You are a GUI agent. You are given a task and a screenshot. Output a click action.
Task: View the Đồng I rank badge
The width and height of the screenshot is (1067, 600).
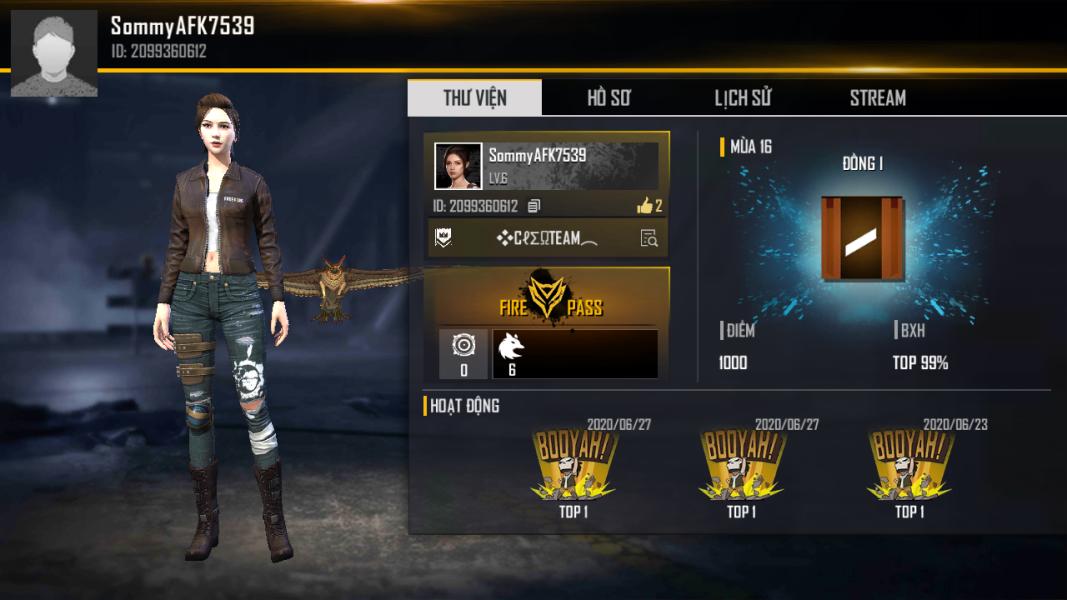[x=861, y=238]
